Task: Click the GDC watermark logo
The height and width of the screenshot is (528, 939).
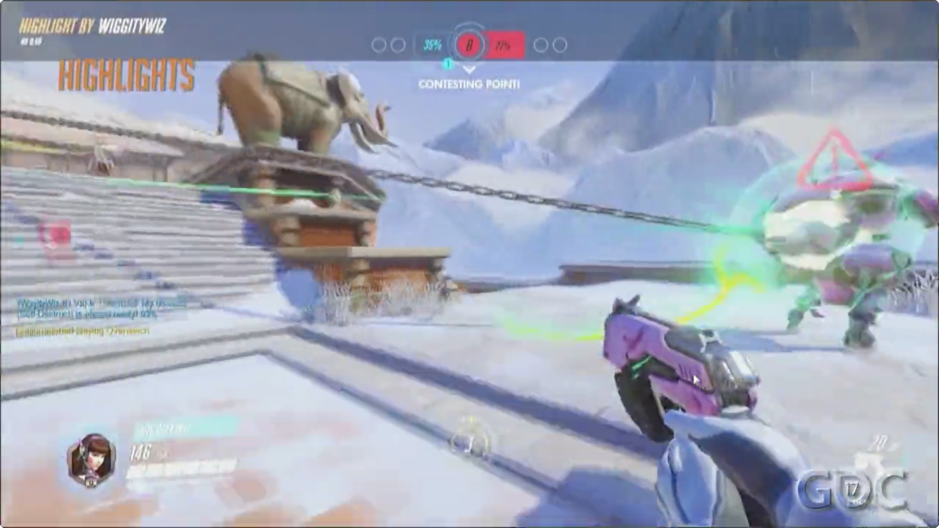Action: (851, 489)
